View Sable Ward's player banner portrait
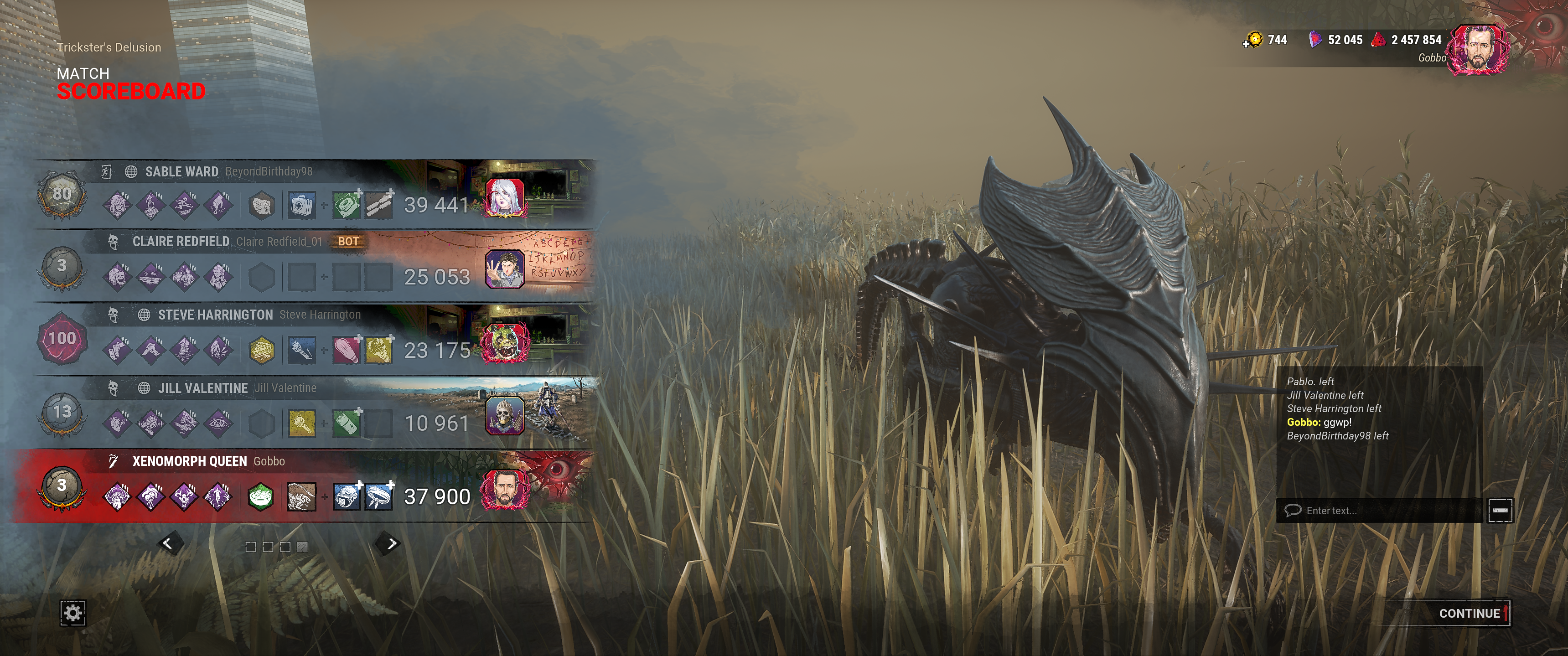This screenshot has height=656, width=1568. pyautogui.click(x=505, y=196)
